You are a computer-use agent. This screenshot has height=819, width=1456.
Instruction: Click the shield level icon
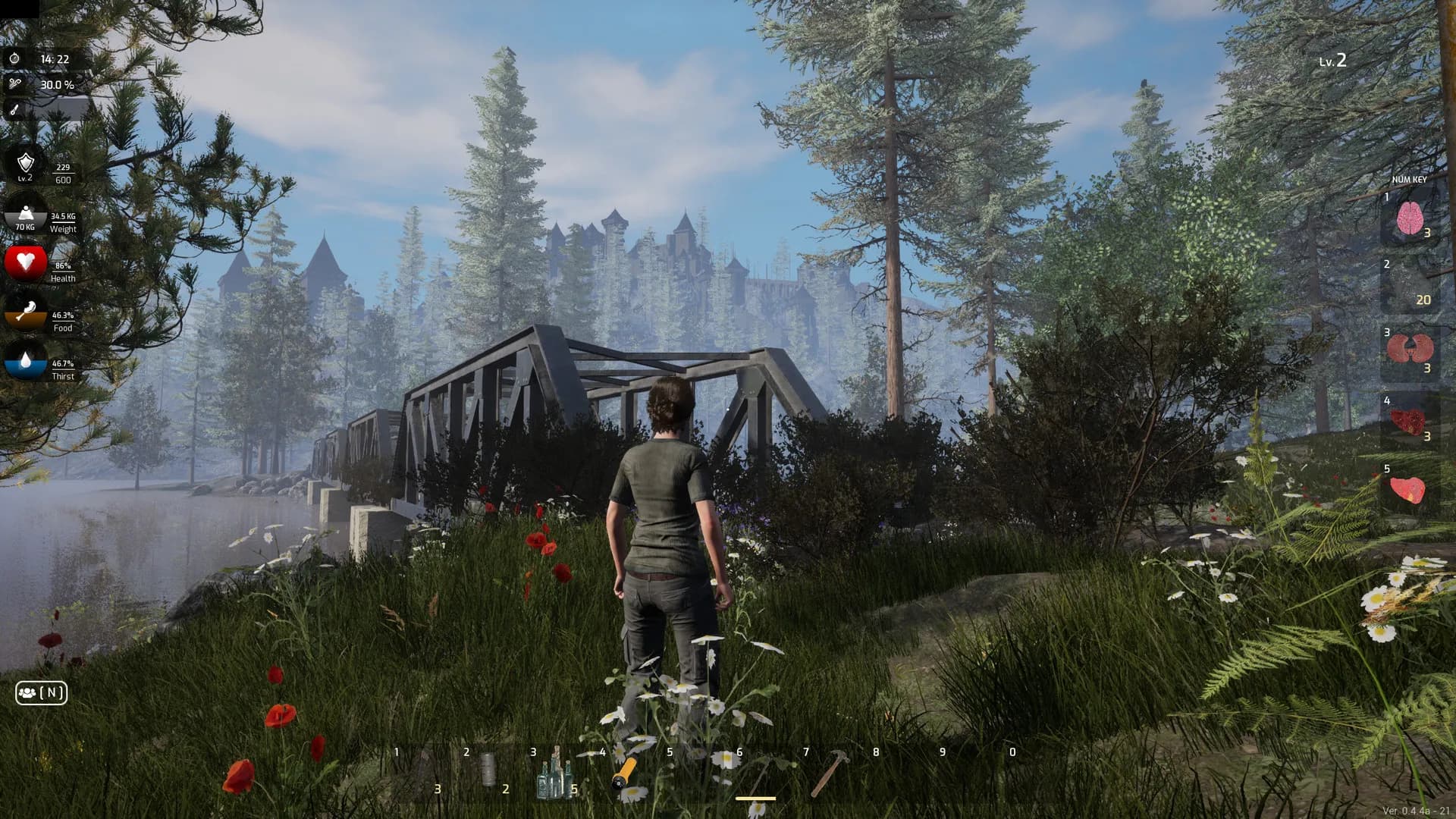[26, 163]
